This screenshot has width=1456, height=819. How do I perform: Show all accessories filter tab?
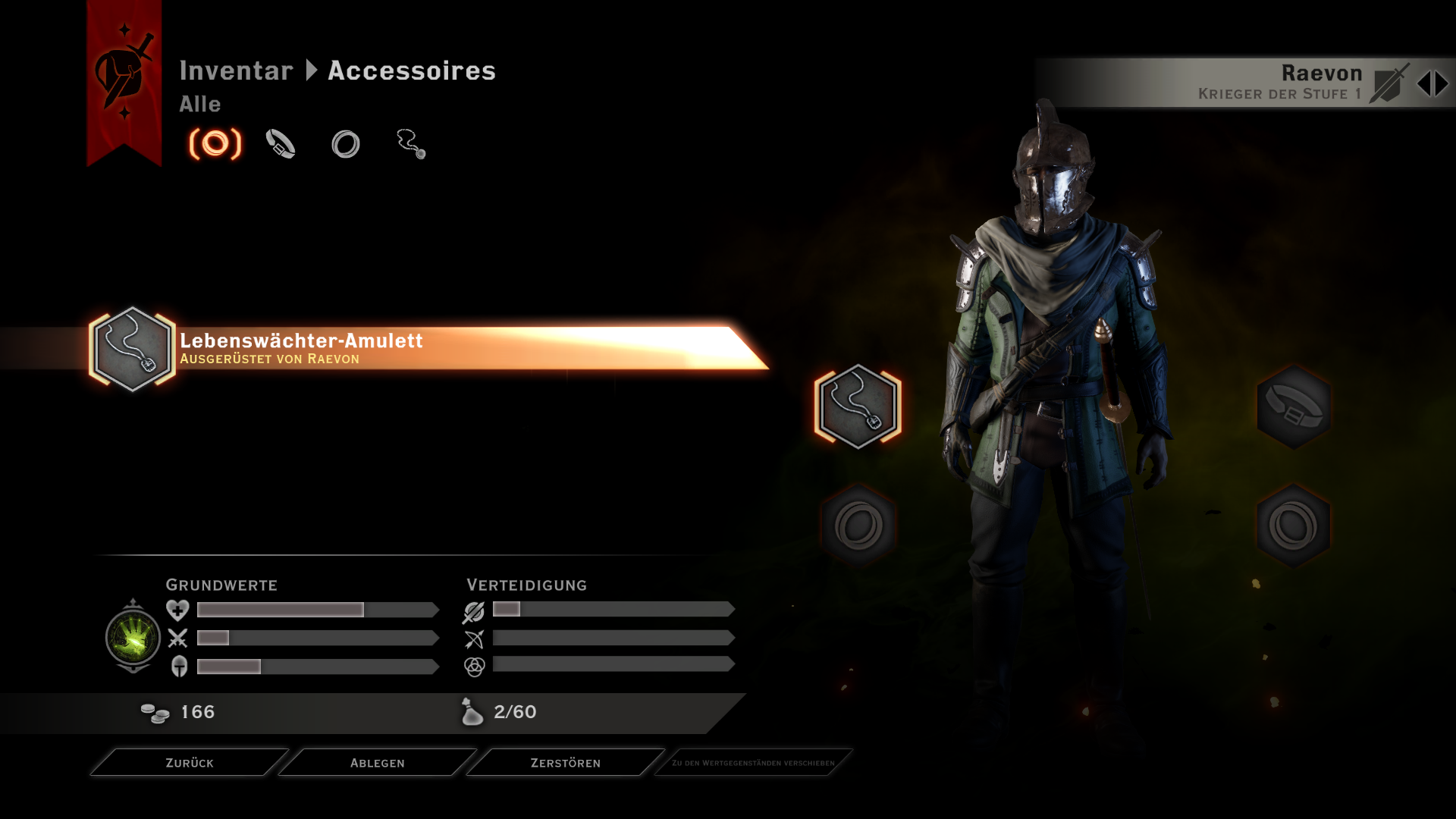215,144
